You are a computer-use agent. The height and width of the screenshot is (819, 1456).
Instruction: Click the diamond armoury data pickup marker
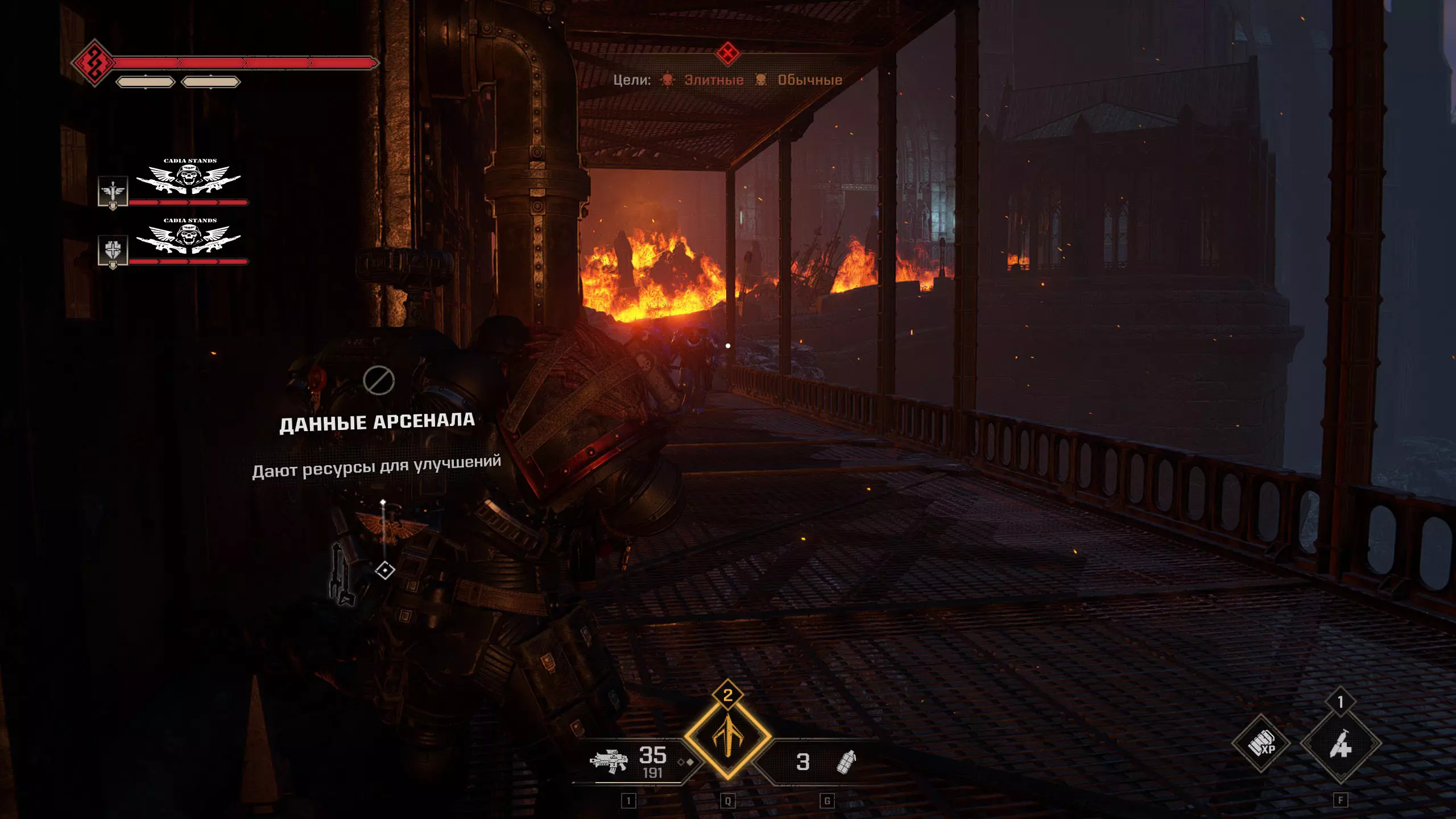385,570
